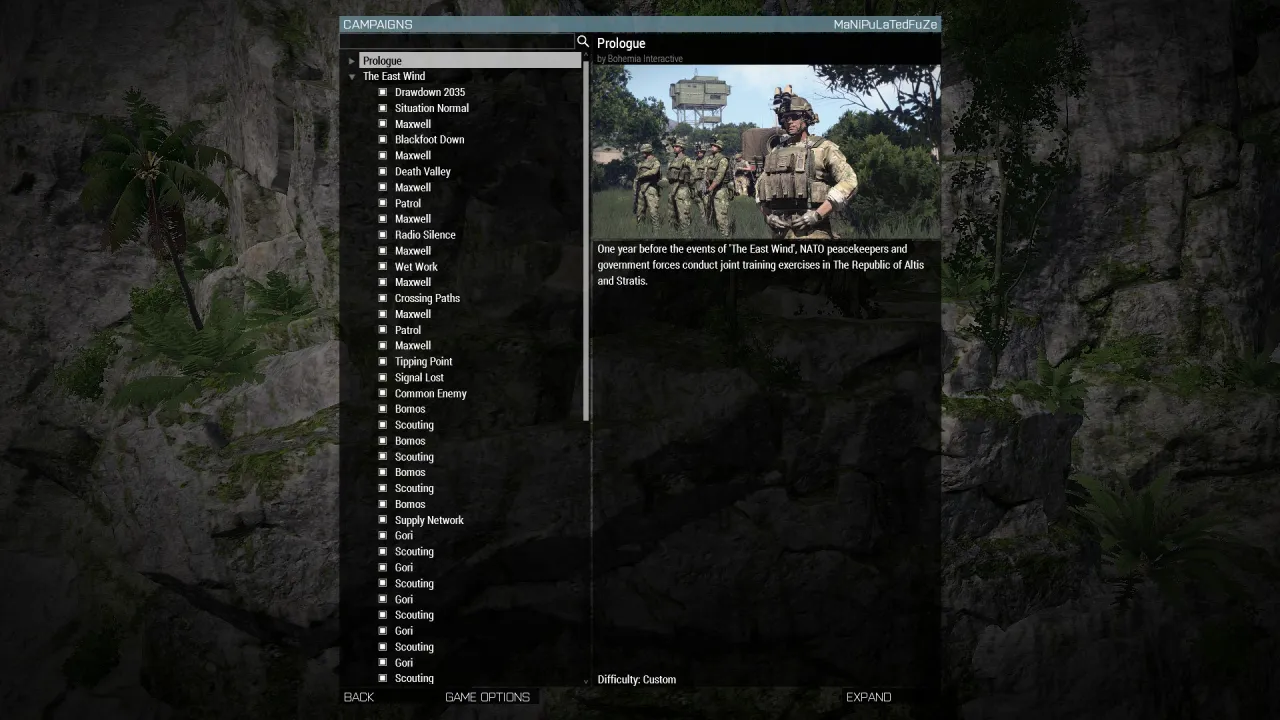Check the Tipping Point mission box
Screen dimensions: 1280x720
382,361
